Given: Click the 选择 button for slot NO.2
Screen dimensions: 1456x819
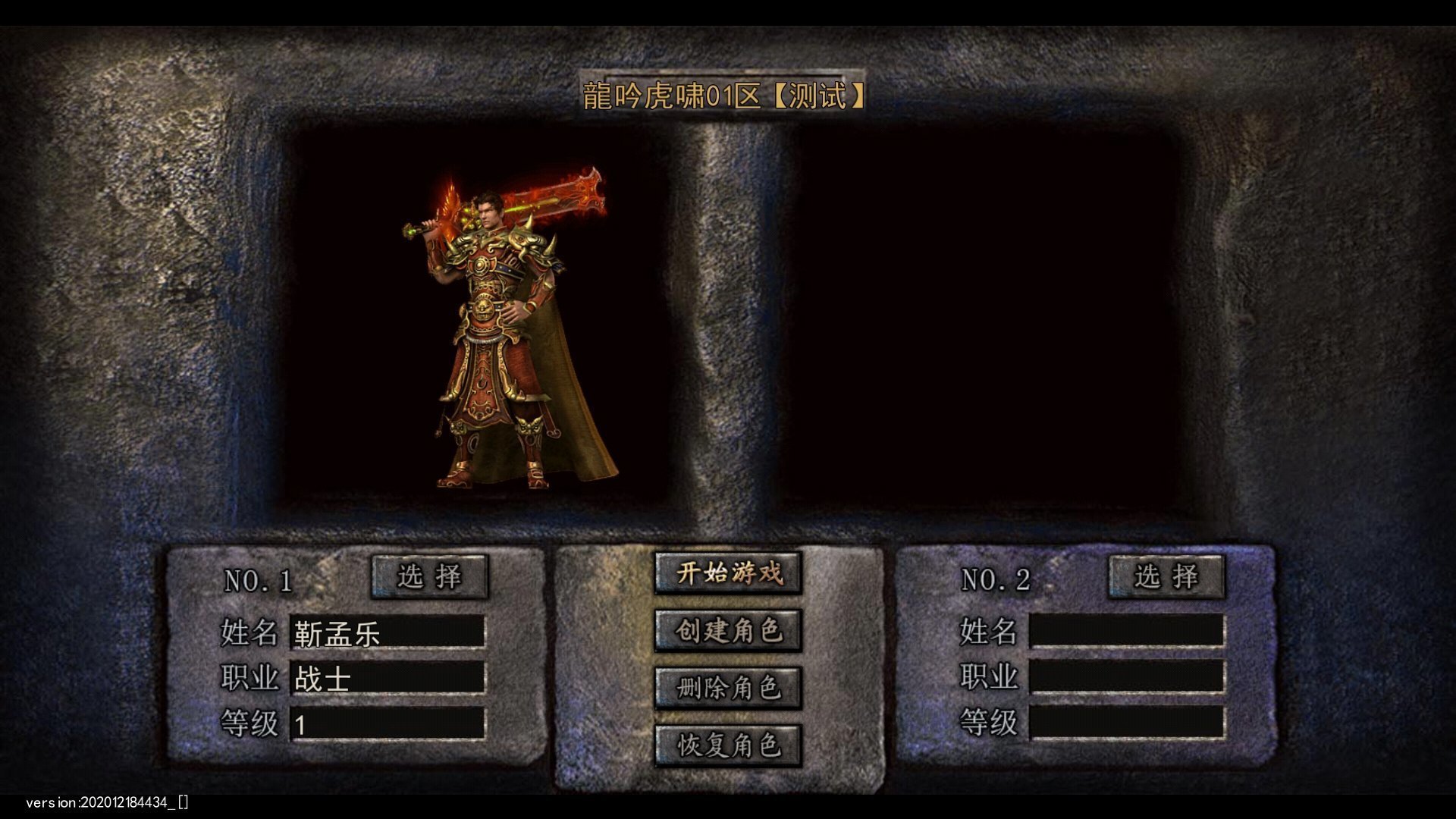Looking at the screenshot, I should click(1166, 577).
